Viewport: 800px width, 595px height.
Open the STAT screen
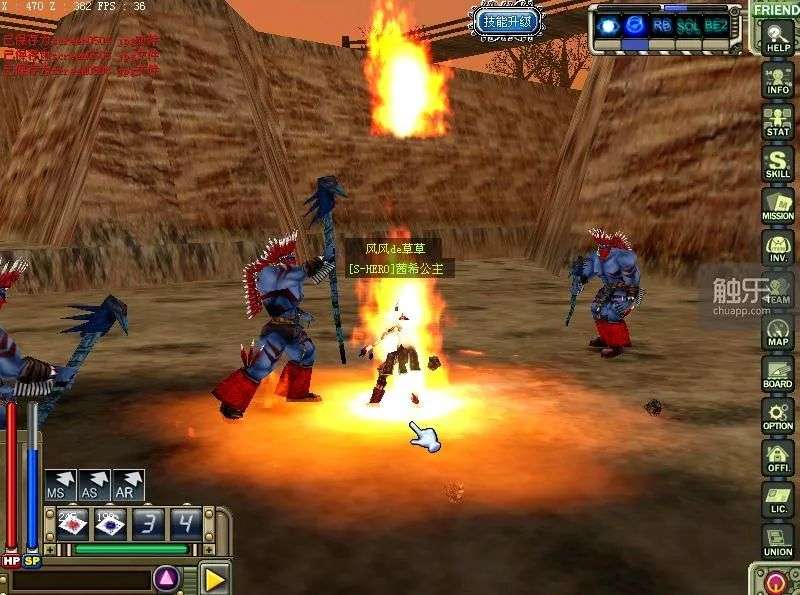click(x=777, y=121)
